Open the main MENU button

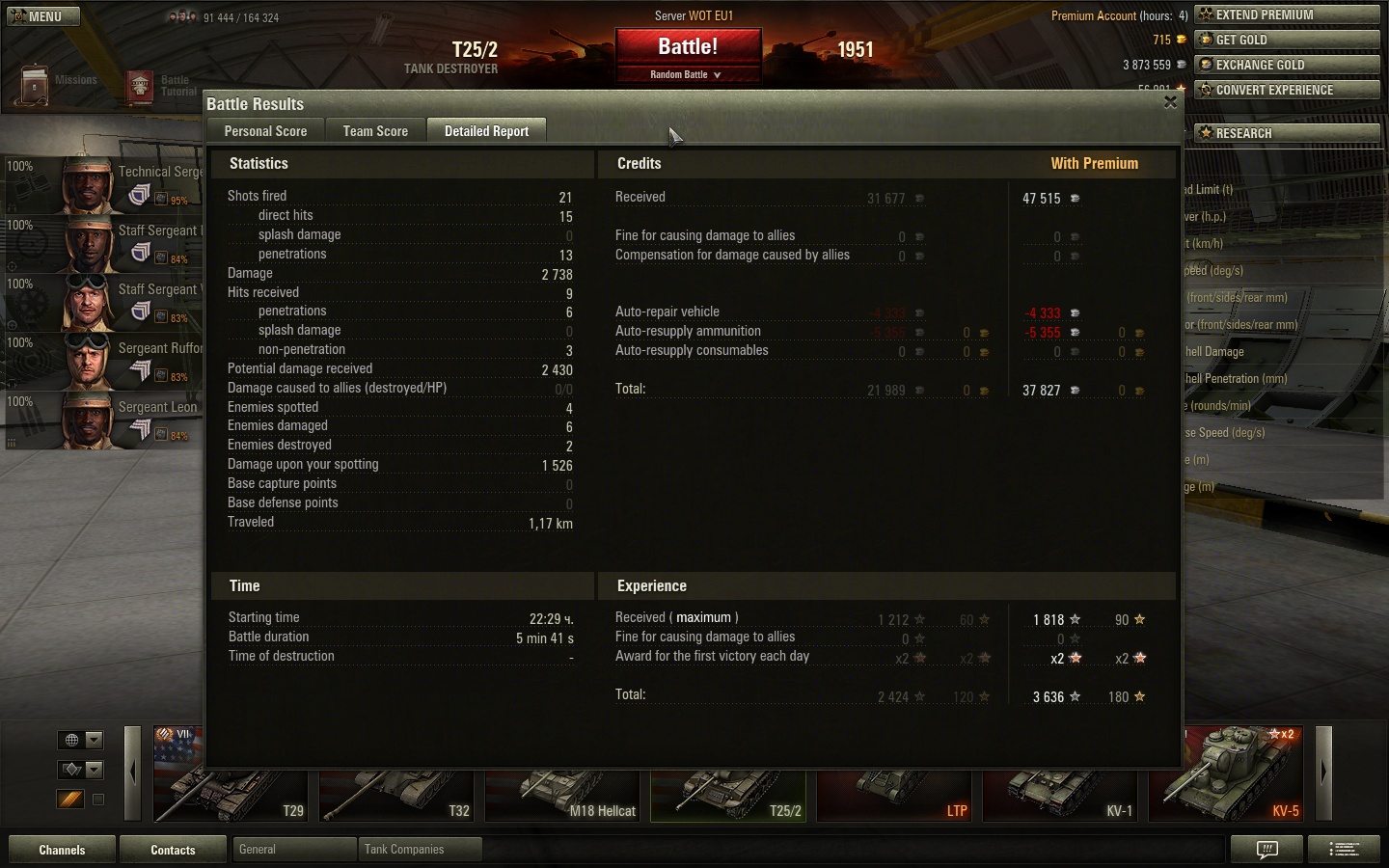[41, 16]
